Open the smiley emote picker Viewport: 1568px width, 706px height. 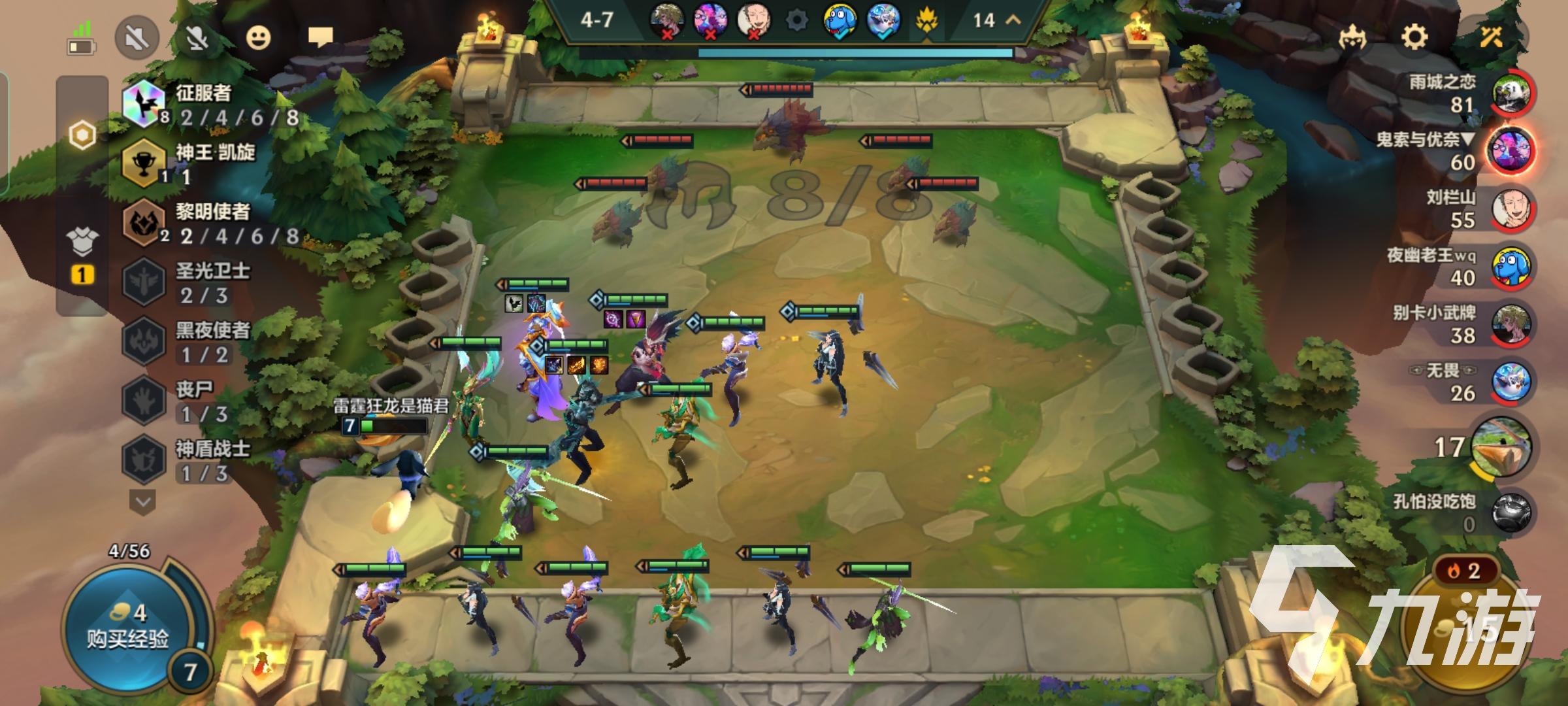point(259,38)
